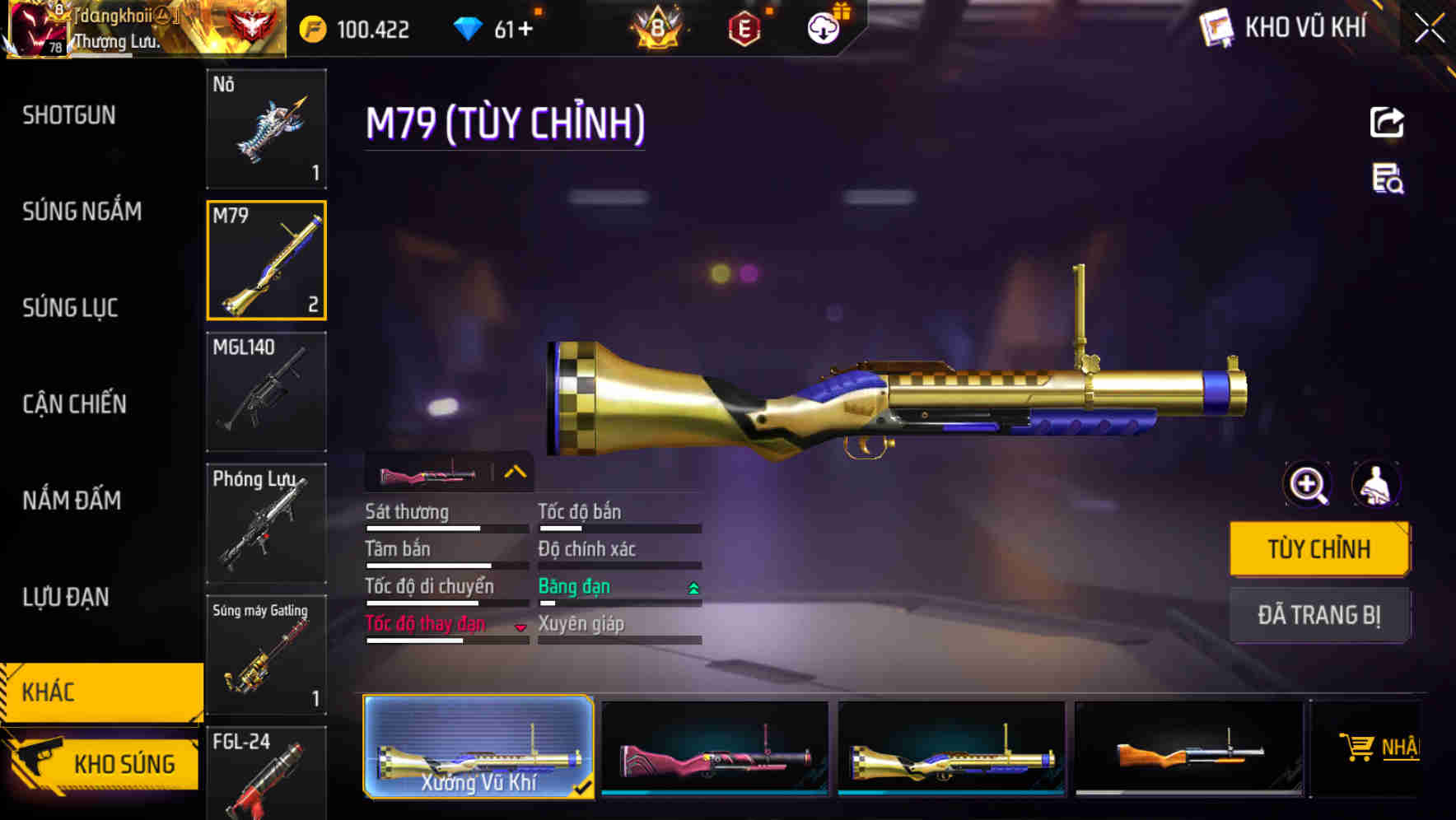Zoom in on the weapon preview
The height and width of the screenshot is (820, 1456).
pyautogui.click(x=1306, y=484)
